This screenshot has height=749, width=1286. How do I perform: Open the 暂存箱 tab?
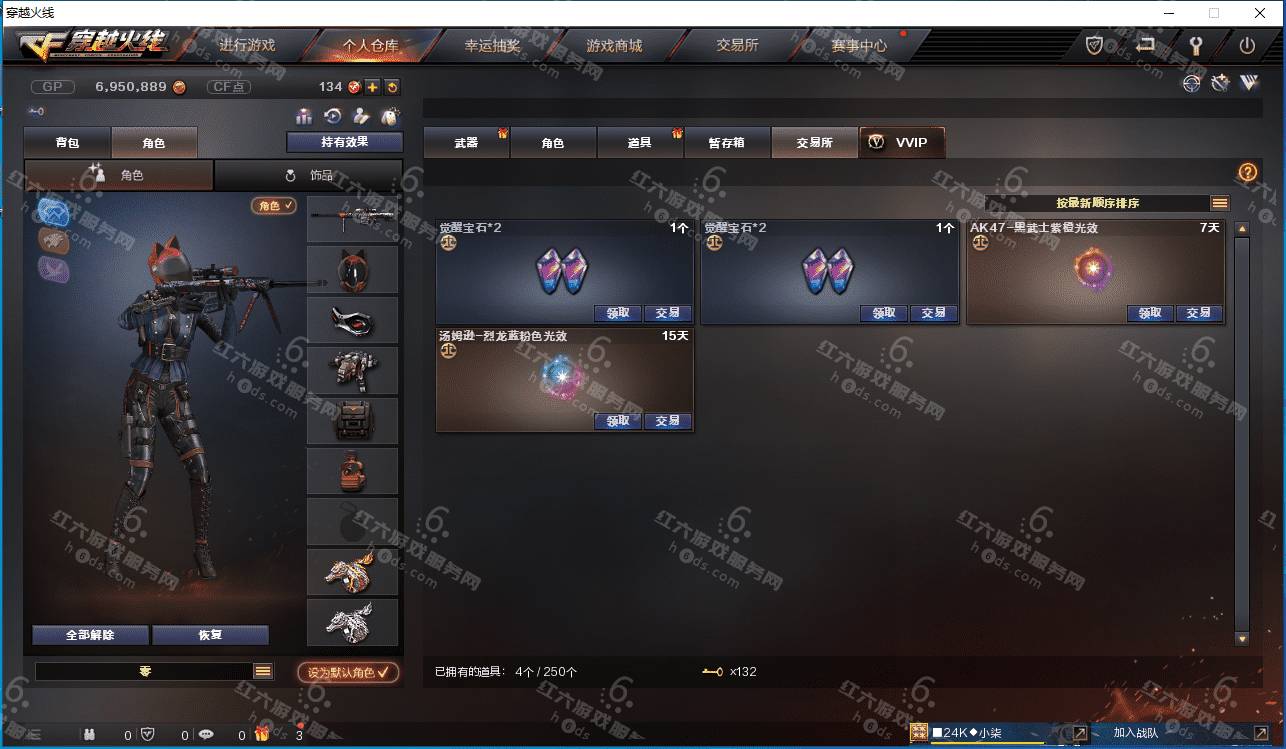[726, 143]
